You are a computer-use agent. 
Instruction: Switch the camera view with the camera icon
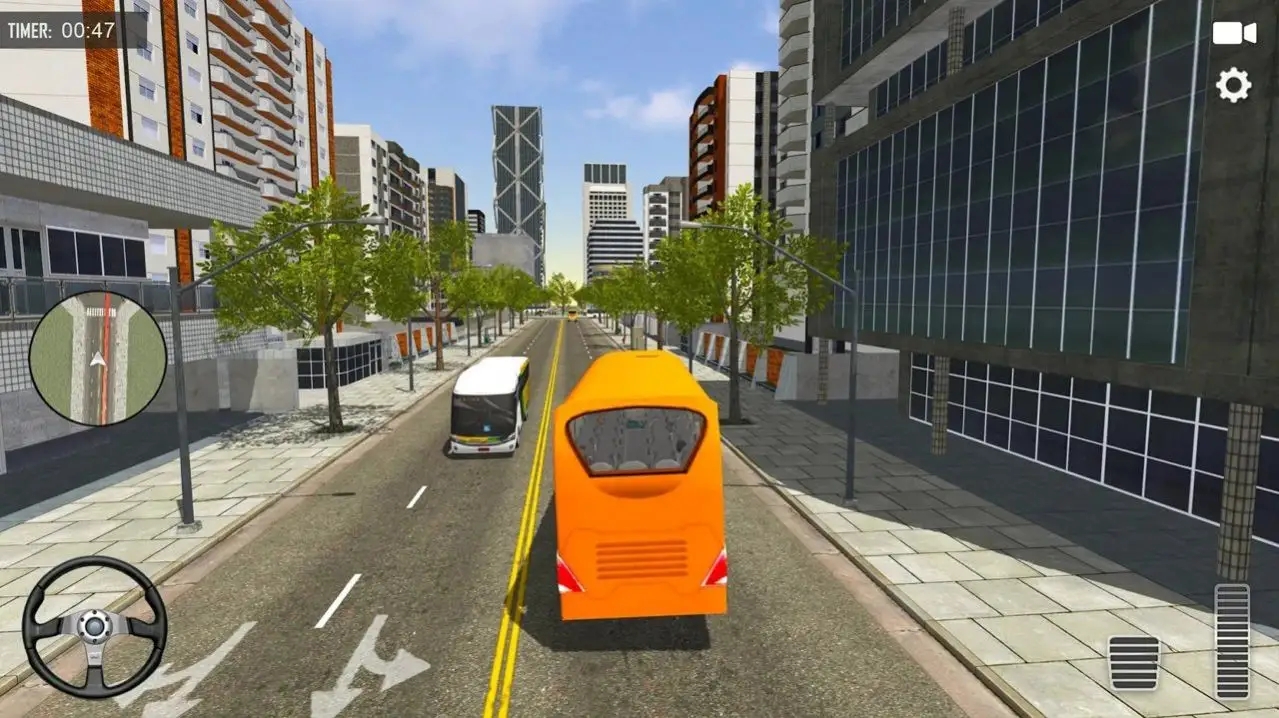coord(1234,33)
